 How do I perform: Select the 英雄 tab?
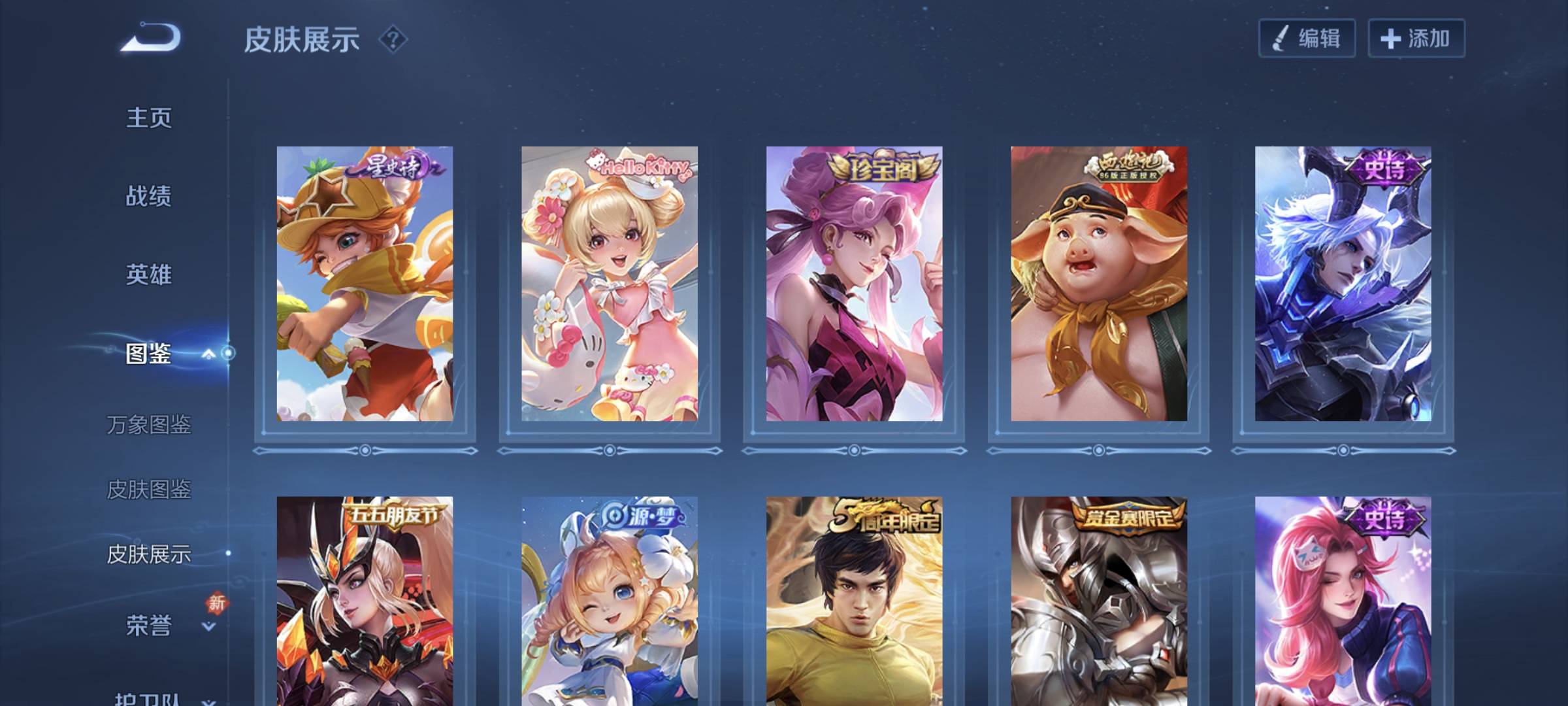149,275
